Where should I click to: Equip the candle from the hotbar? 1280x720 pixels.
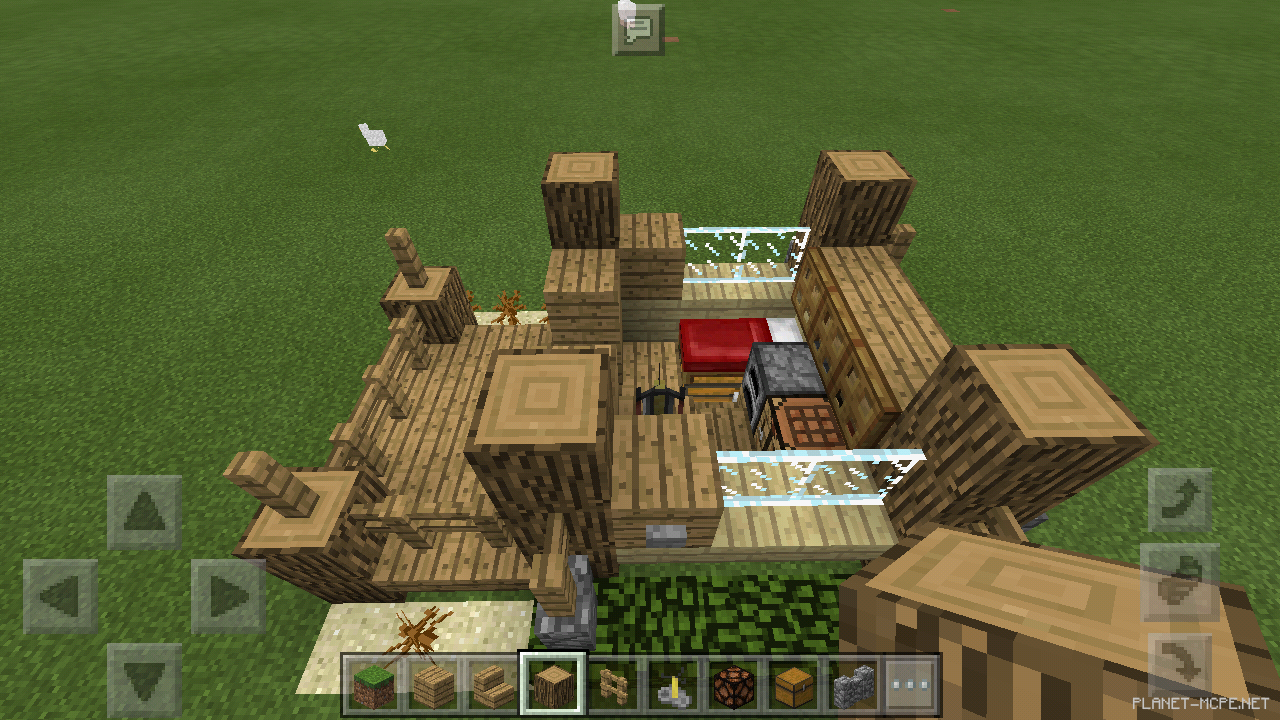coord(675,688)
